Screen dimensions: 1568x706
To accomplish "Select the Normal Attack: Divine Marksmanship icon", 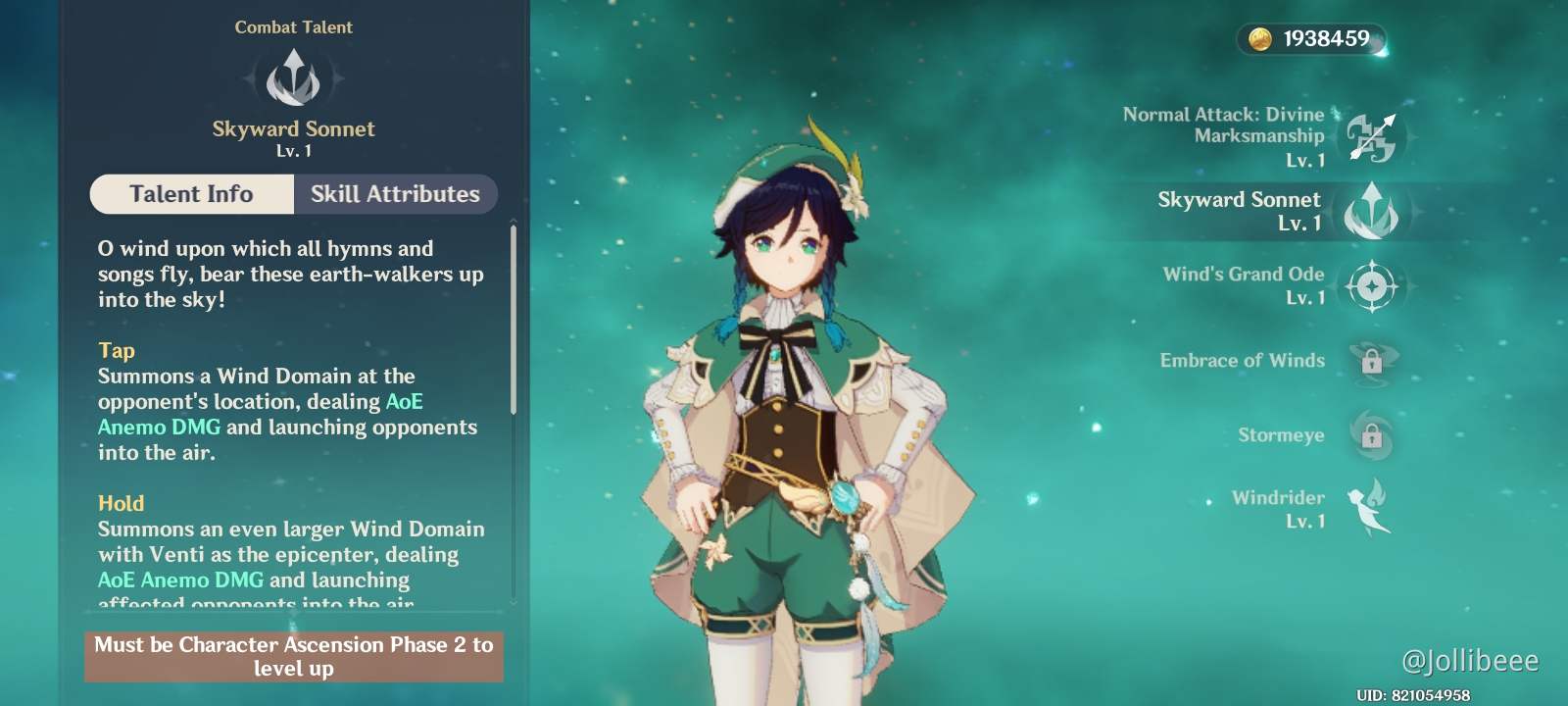I will click(1373, 137).
